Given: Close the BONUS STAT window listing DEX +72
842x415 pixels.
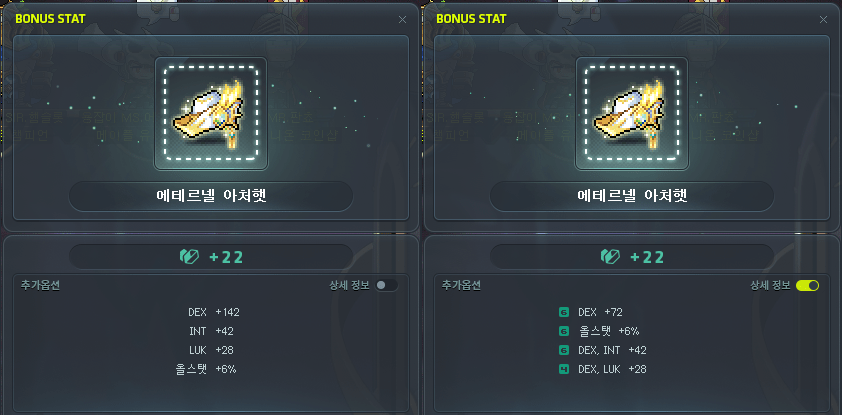Looking at the screenshot, I should [824, 19].
